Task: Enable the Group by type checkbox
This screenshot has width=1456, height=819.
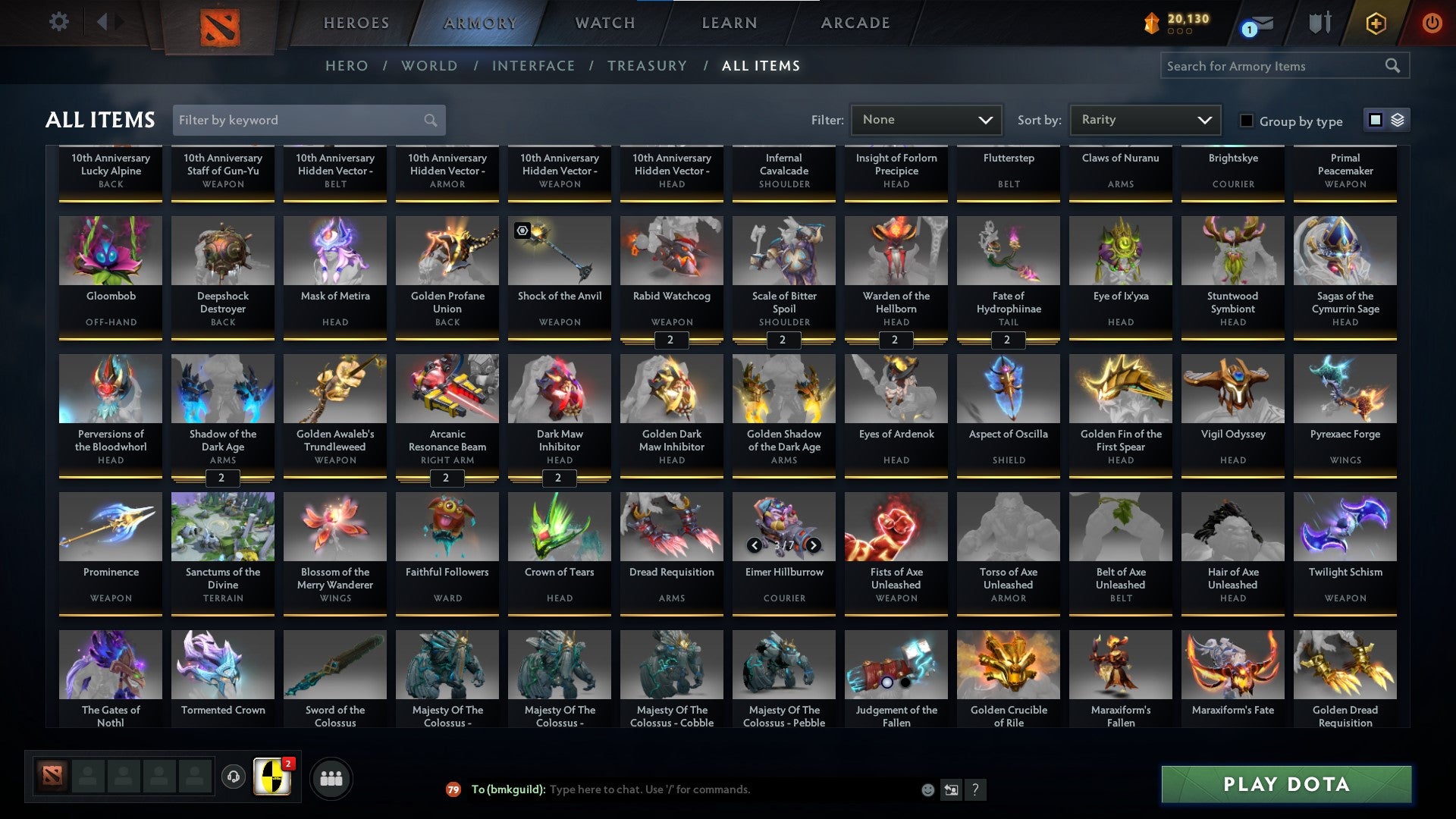Action: pyautogui.click(x=1246, y=121)
